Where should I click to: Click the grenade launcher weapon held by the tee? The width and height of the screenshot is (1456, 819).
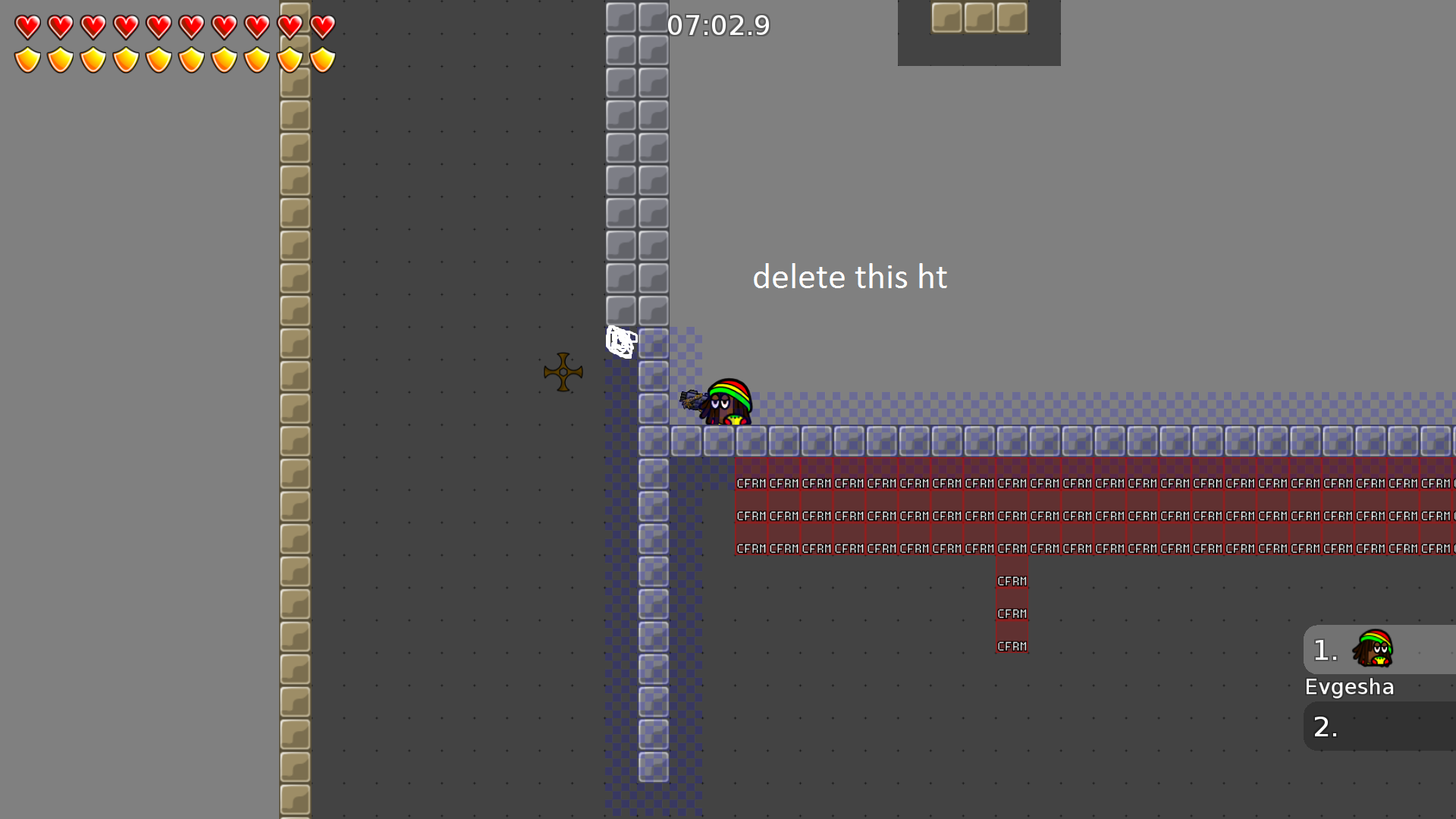coord(694,398)
